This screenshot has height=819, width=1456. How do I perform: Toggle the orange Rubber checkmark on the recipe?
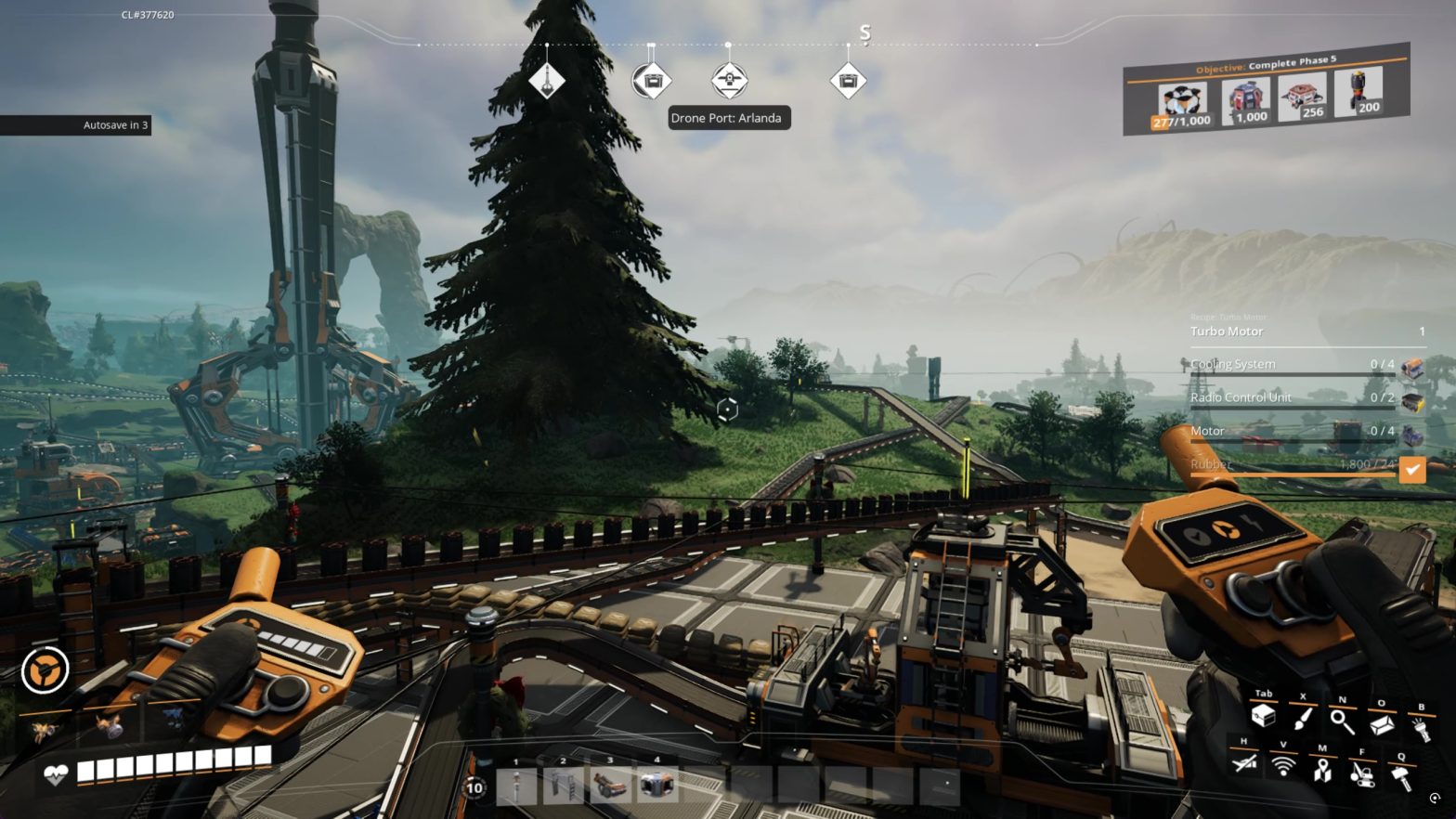(1413, 472)
